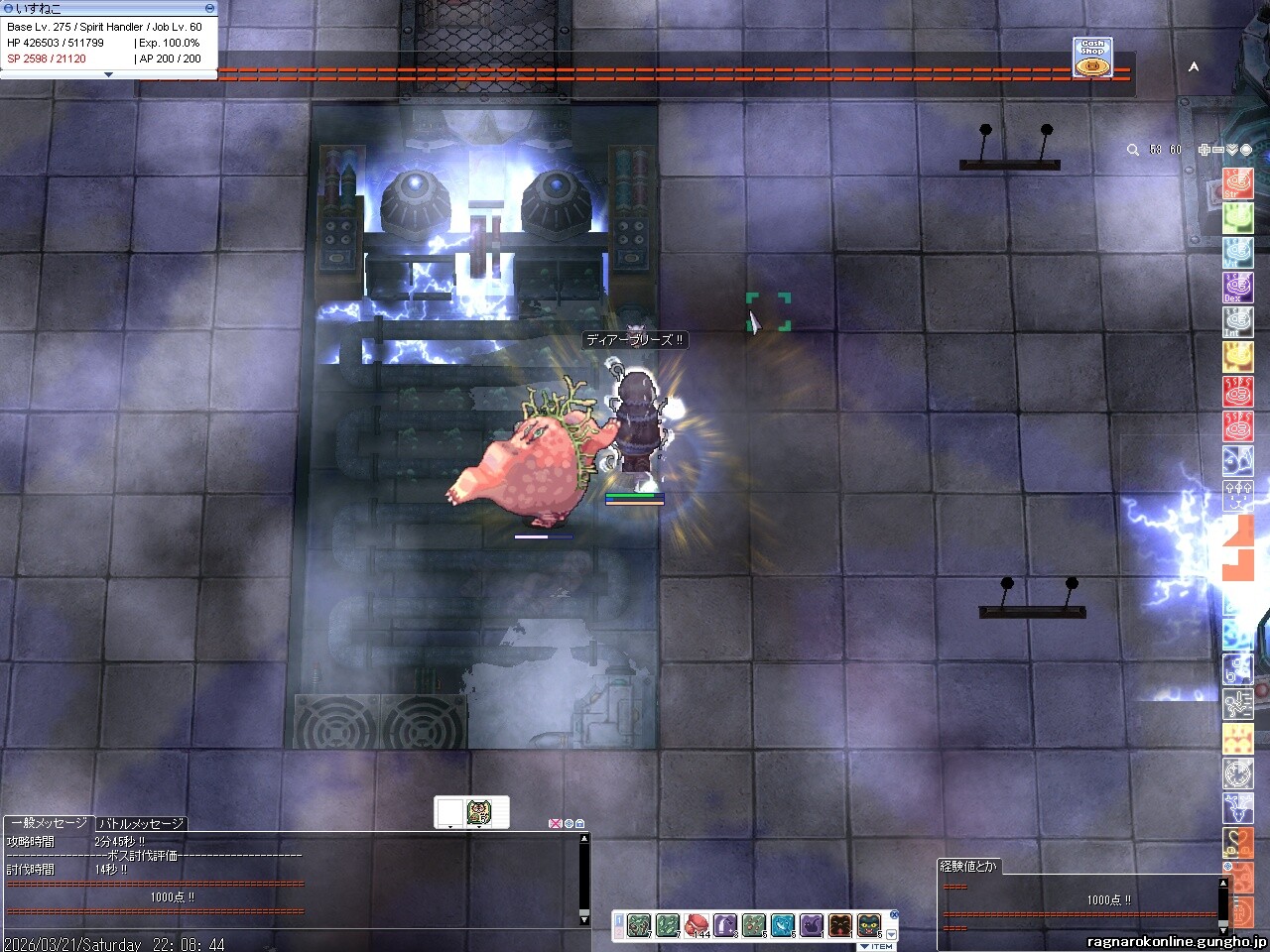Viewport: 1270px width, 952px height.
Task: Click the cat portrait slot above chat
Action: [x=480, y=812]
